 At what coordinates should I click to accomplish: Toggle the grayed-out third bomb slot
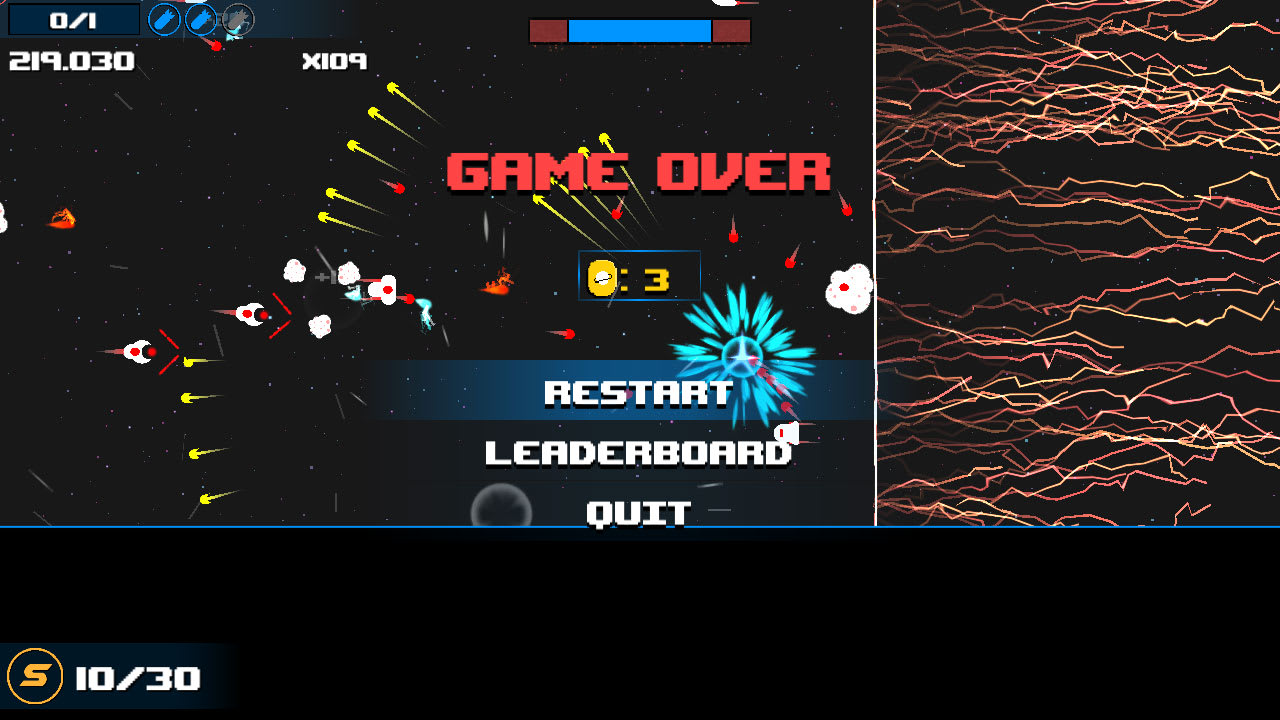click(x=238, y=19)
